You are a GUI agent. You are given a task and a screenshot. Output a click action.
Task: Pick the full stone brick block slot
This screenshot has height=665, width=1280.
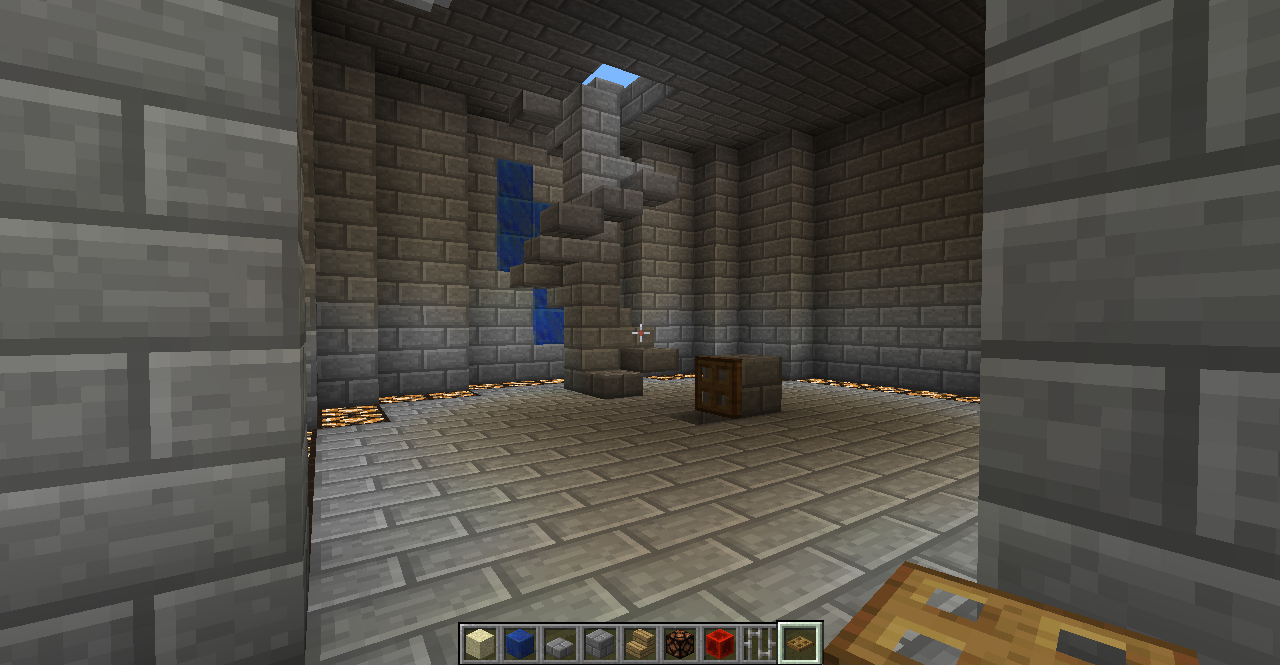click(600, 643)
